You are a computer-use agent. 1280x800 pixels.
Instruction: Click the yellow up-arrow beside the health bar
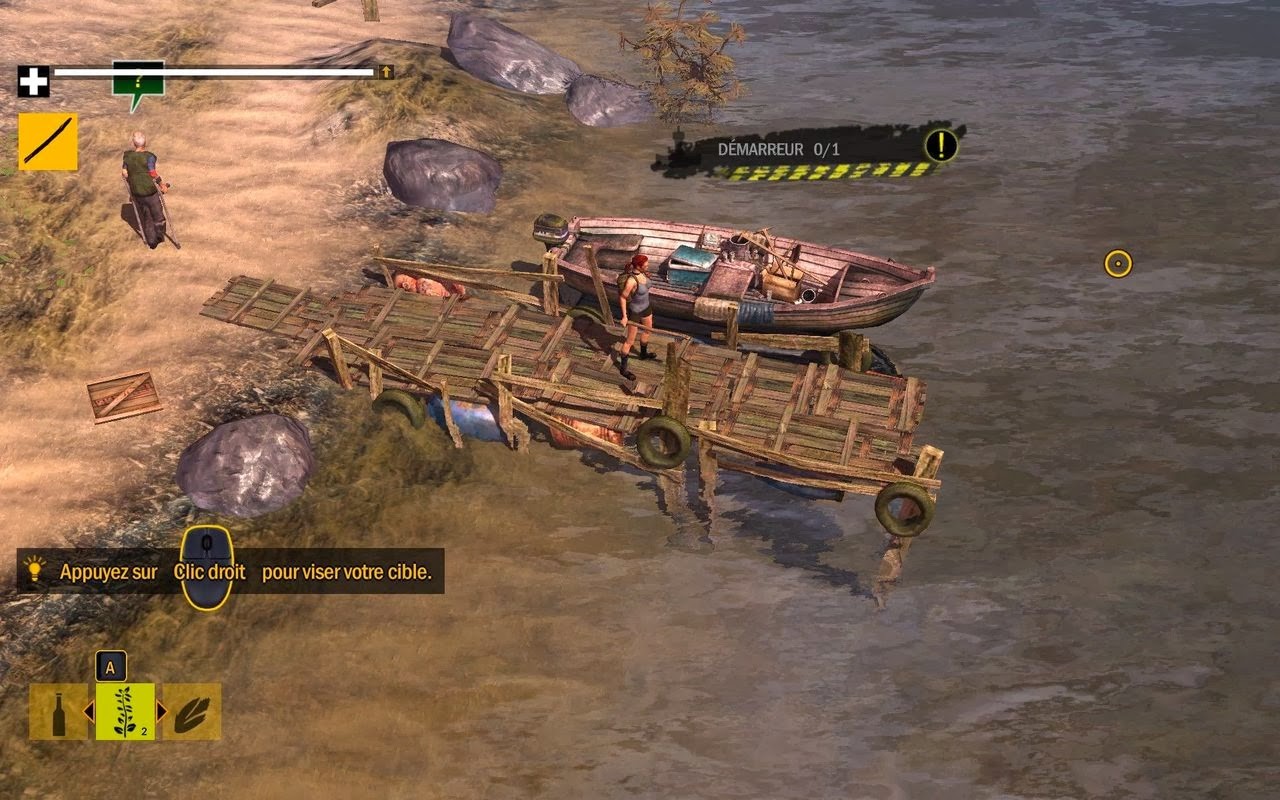click(386, 72)
